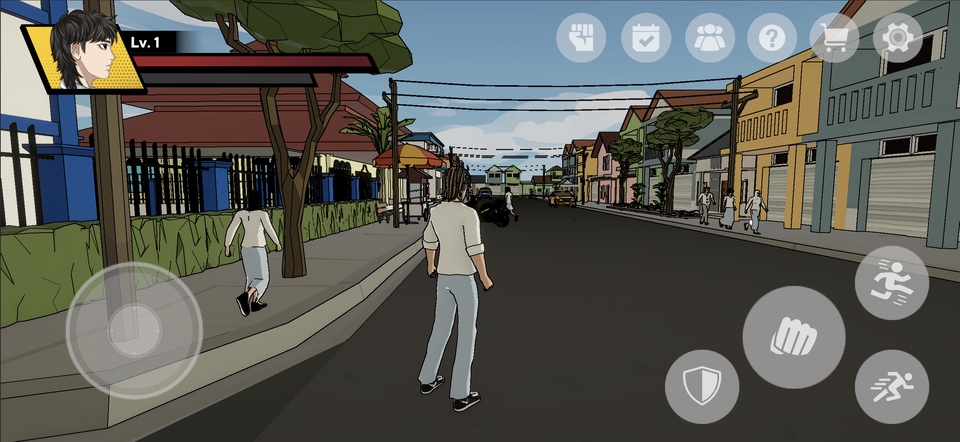The width and height of the screenshot is (960, 442).
Task: Tap the virtual joystick pad
Action: (134, 329)
